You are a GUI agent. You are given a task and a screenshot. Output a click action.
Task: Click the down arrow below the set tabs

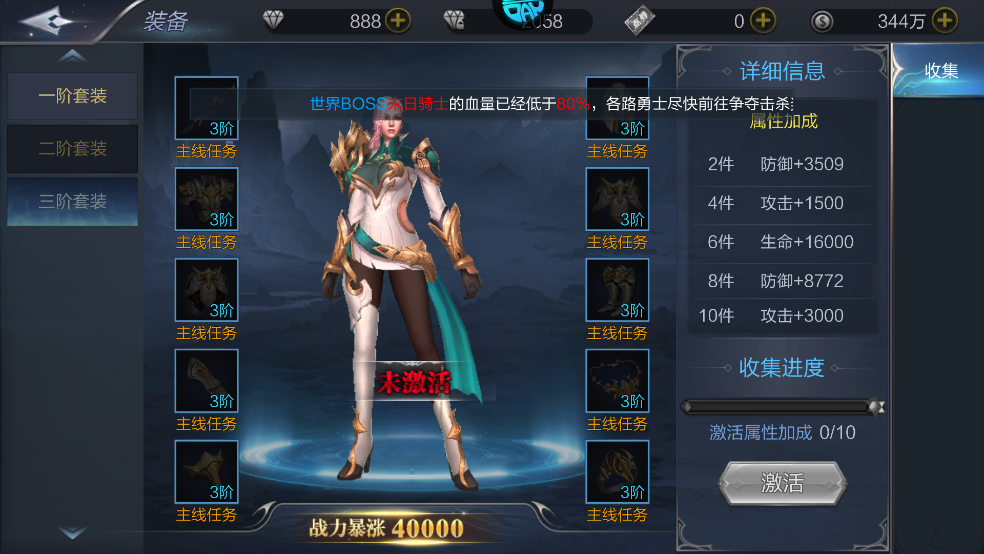click(x=72, y=533)
